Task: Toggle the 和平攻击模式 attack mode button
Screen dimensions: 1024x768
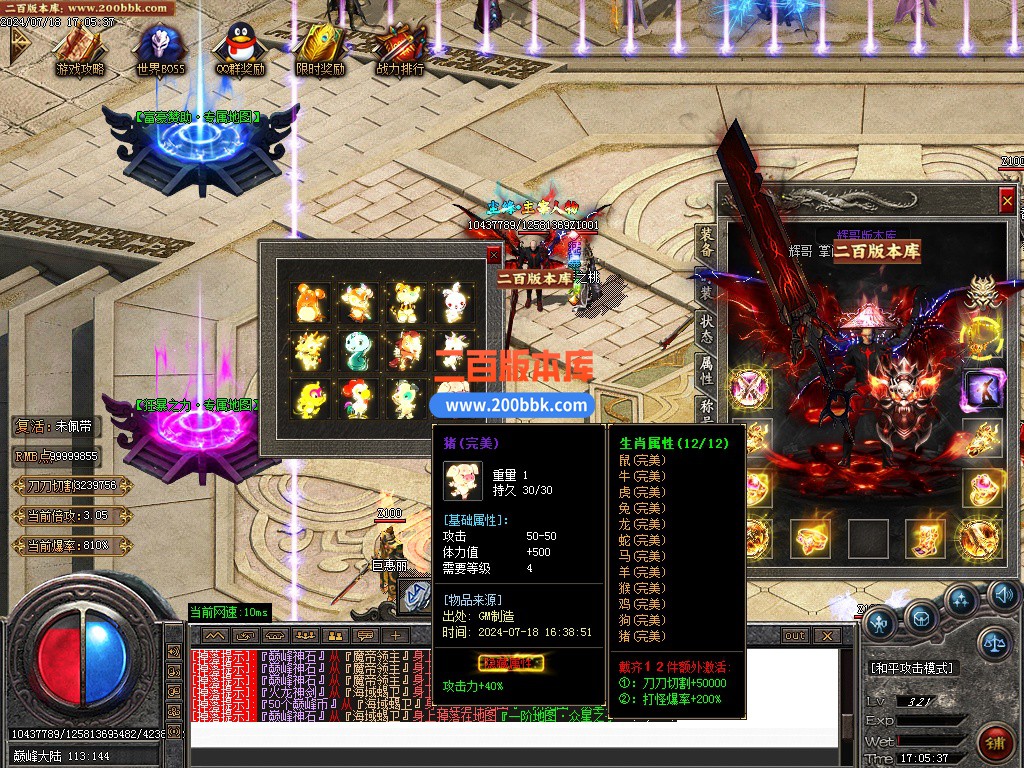Action: pos(912,667)
